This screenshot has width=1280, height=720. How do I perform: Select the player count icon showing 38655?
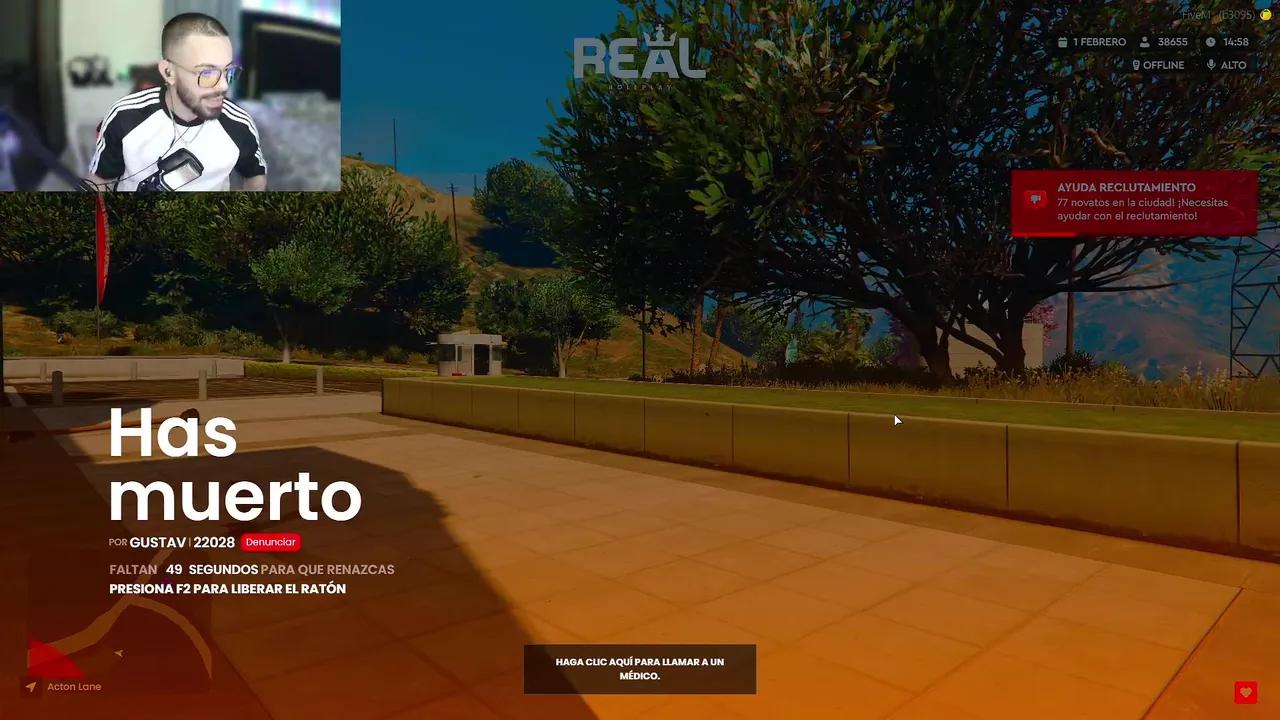click(x=1143, y=42)
